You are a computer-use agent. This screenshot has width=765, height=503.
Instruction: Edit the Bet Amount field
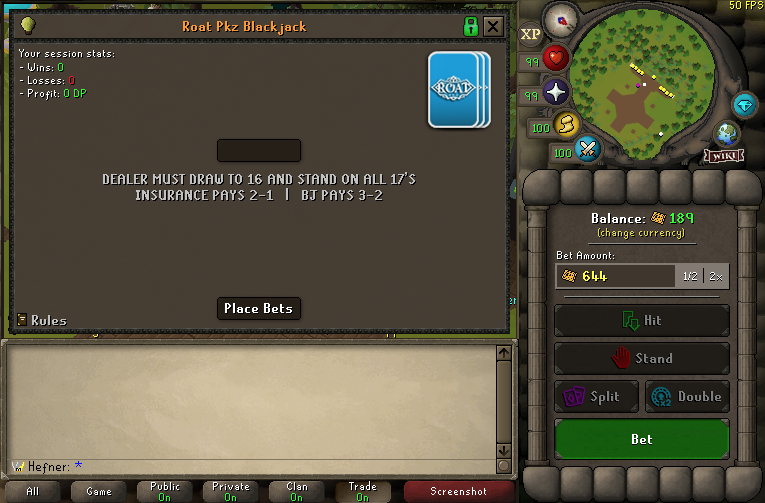[615, 276]
